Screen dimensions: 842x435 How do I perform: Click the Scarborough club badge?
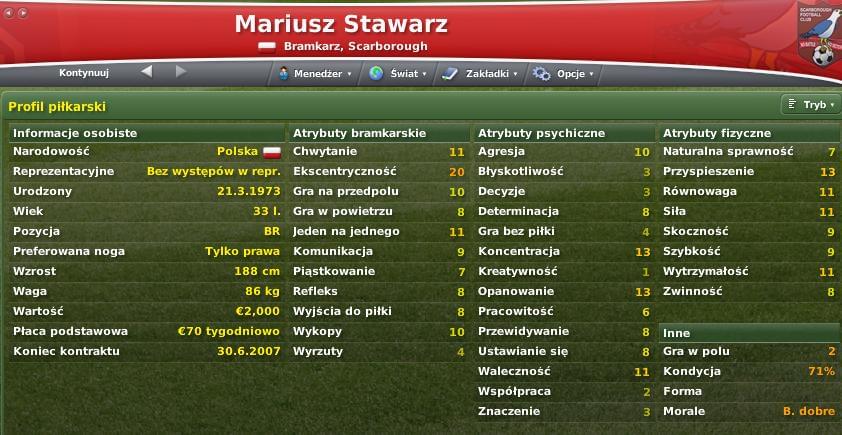pos(821,35)
